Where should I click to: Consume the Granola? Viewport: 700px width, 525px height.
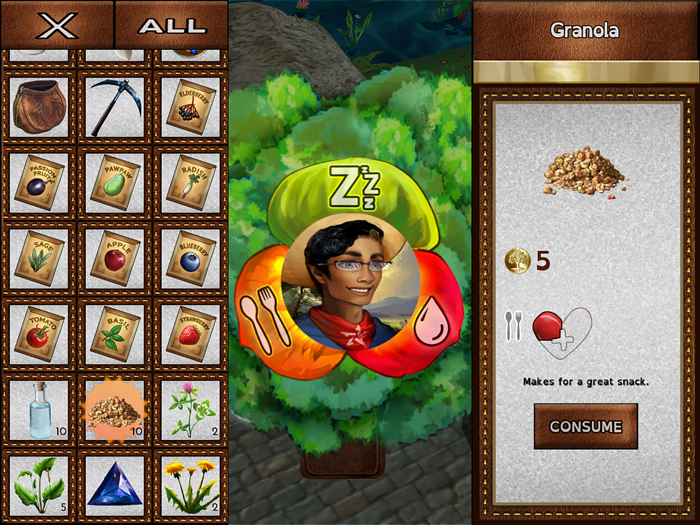[x=585, y=426]
